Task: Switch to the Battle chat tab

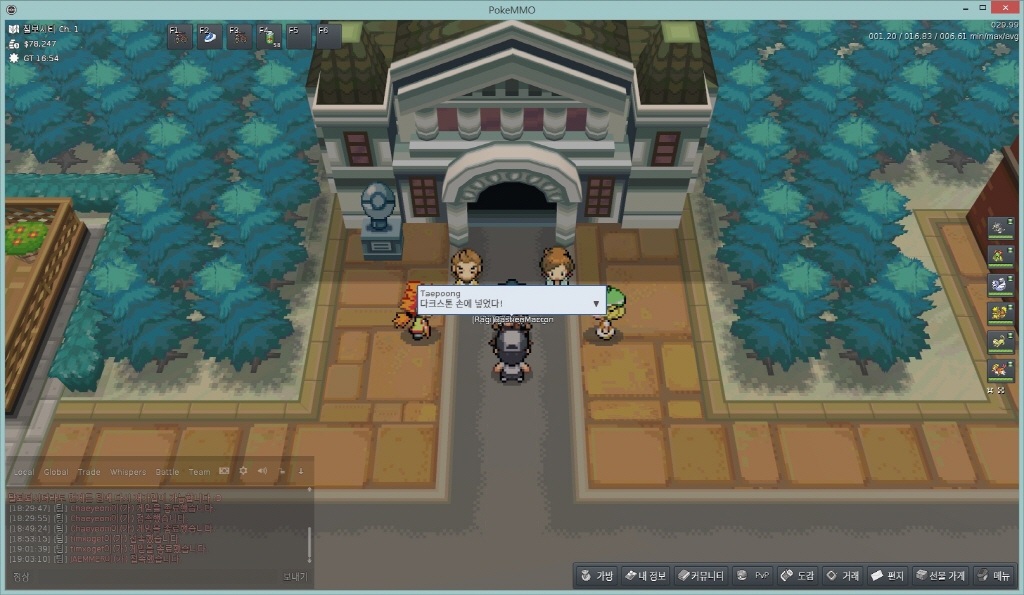Action: click(167, 472)
